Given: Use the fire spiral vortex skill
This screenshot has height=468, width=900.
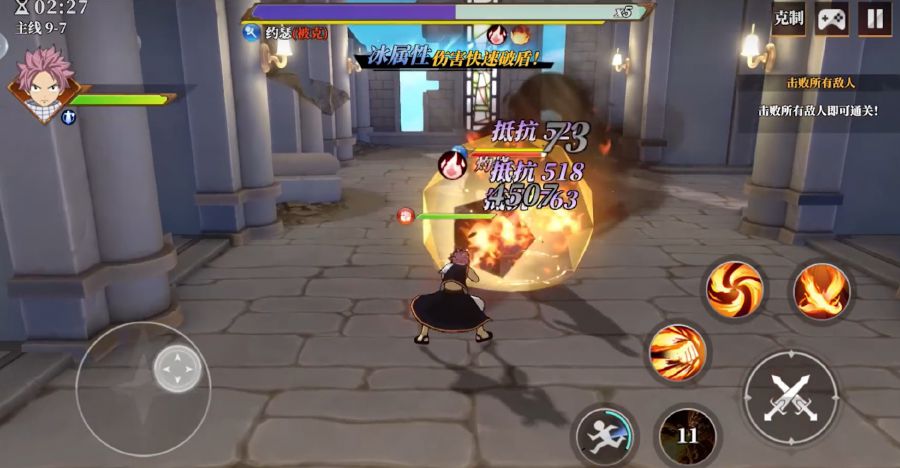Looking at the screenshot, I should tap(735, 289).
